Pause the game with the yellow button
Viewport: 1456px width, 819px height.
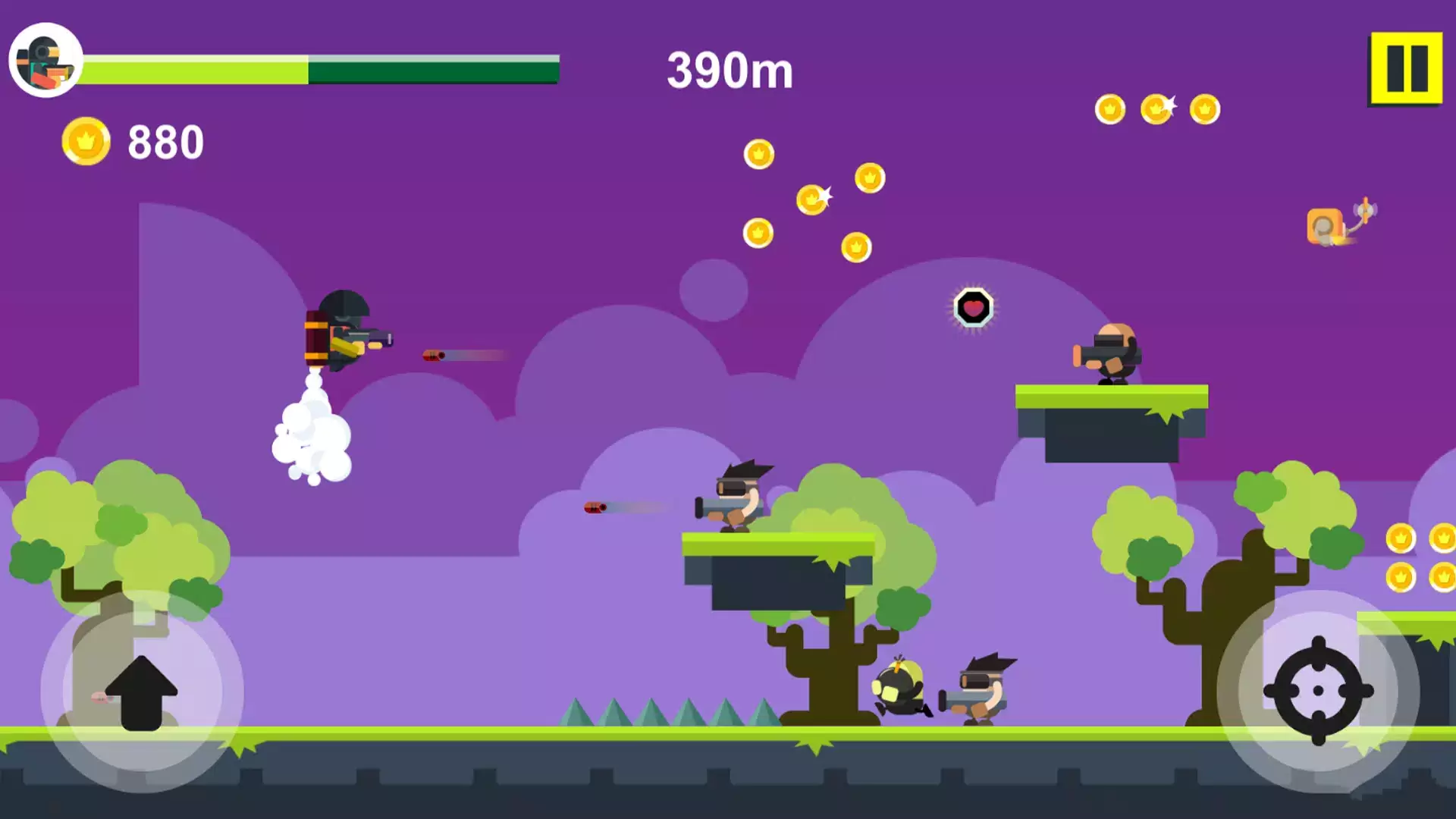[1405, 68]
